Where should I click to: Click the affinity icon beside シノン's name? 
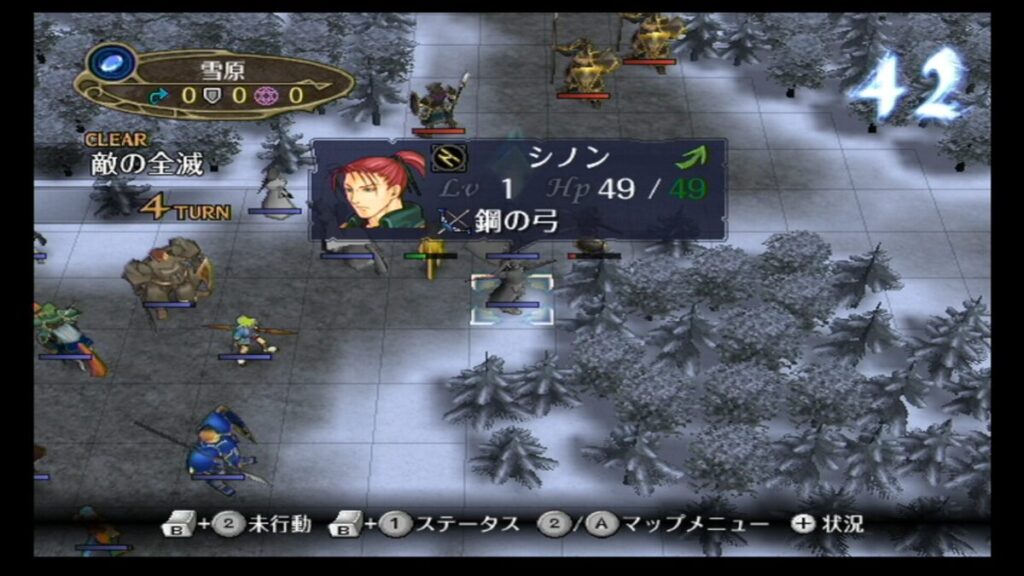(x=445, y=158)
